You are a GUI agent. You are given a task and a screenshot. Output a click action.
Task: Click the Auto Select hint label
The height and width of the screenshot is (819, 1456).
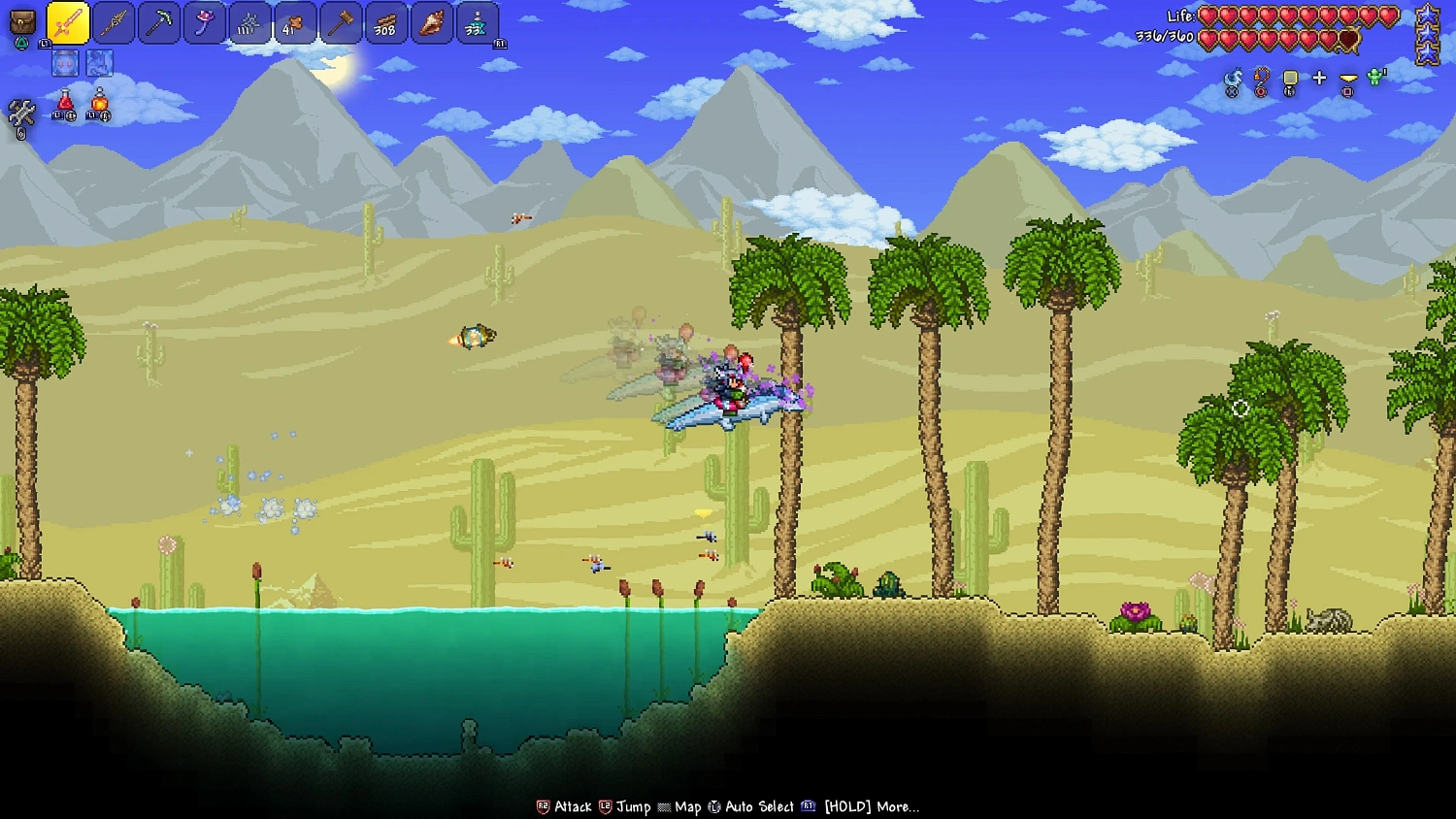[760, 806]
